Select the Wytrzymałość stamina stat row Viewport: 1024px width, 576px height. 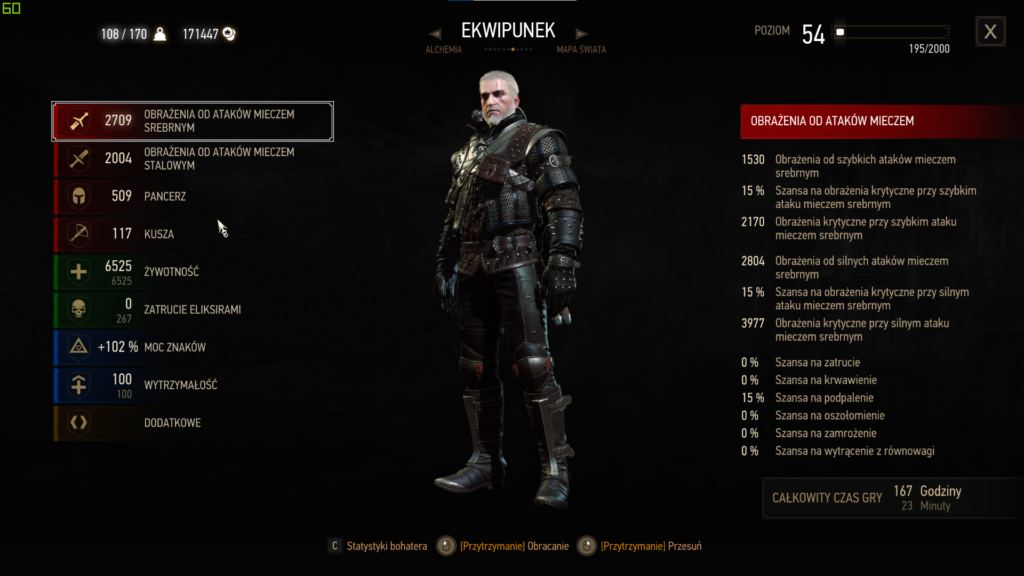click(x=193, y=385)
